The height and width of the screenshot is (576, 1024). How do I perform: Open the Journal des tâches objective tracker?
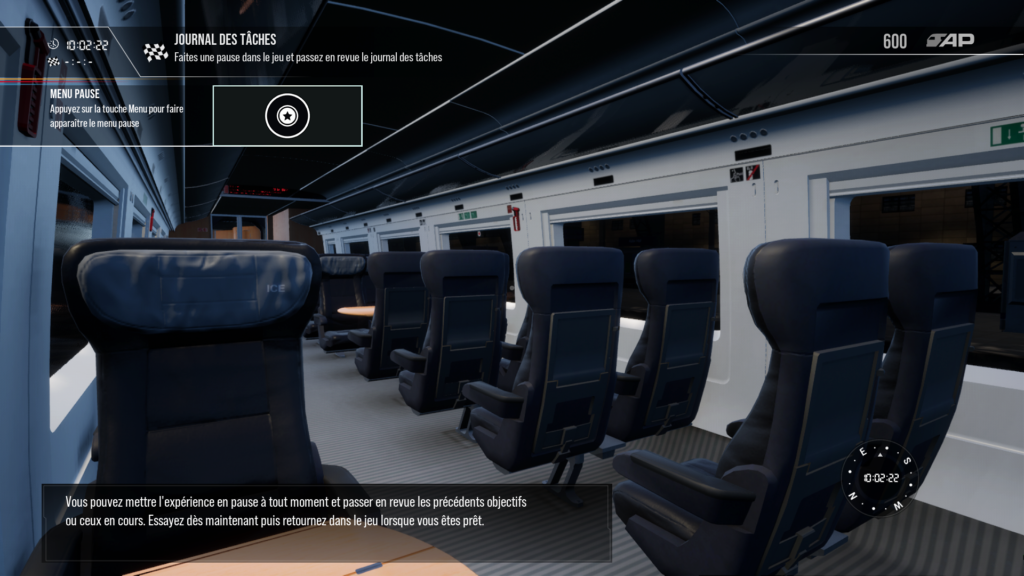[225, 40]
